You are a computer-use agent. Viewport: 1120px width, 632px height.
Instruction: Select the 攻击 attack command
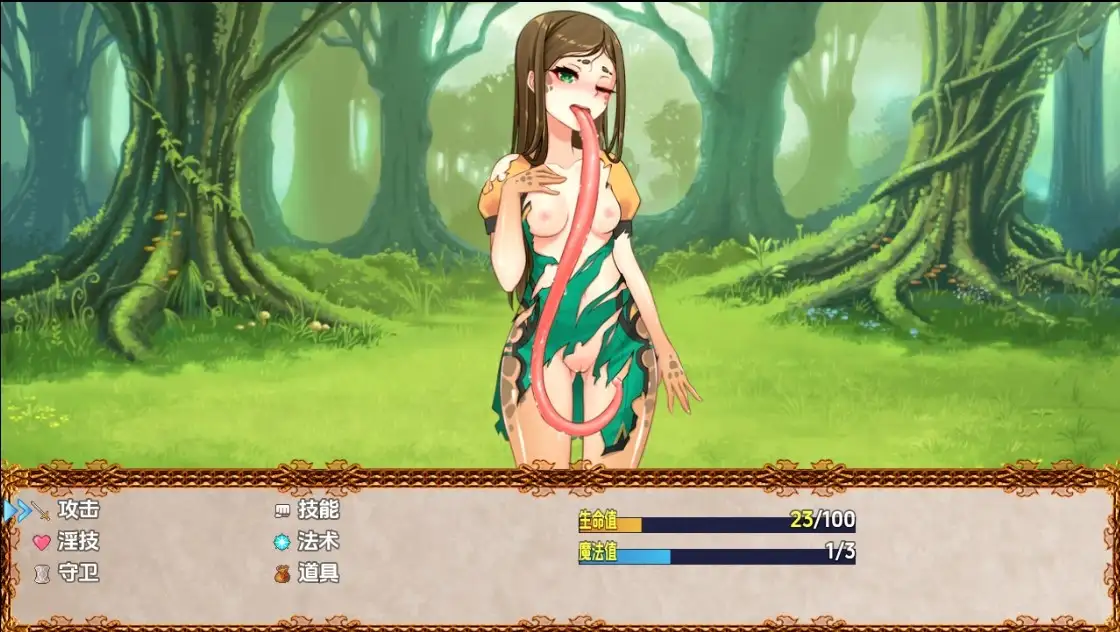click(77, 510)
